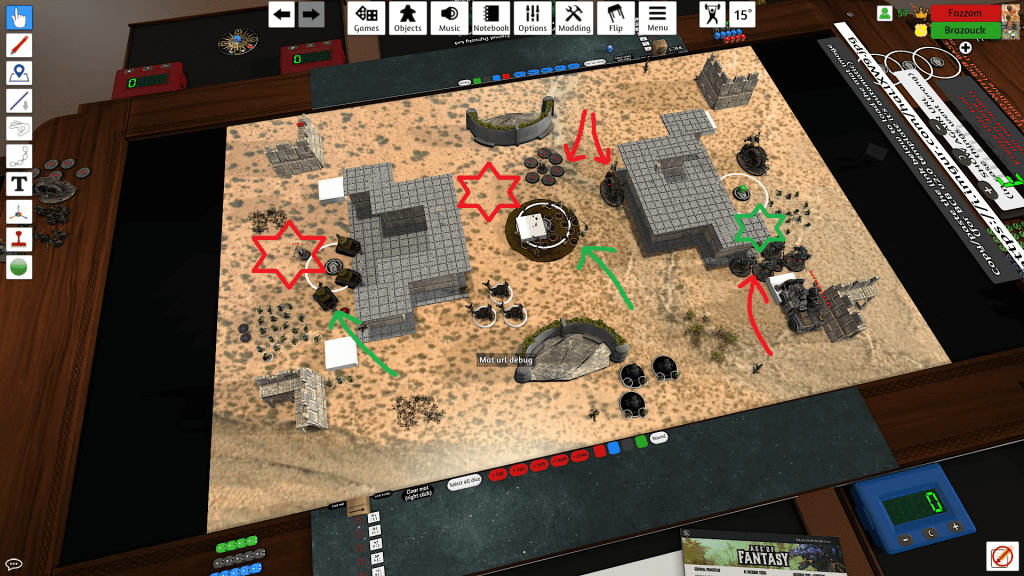
Task: Click the 15° rotation angle button
Action: [x=742, y=15]
